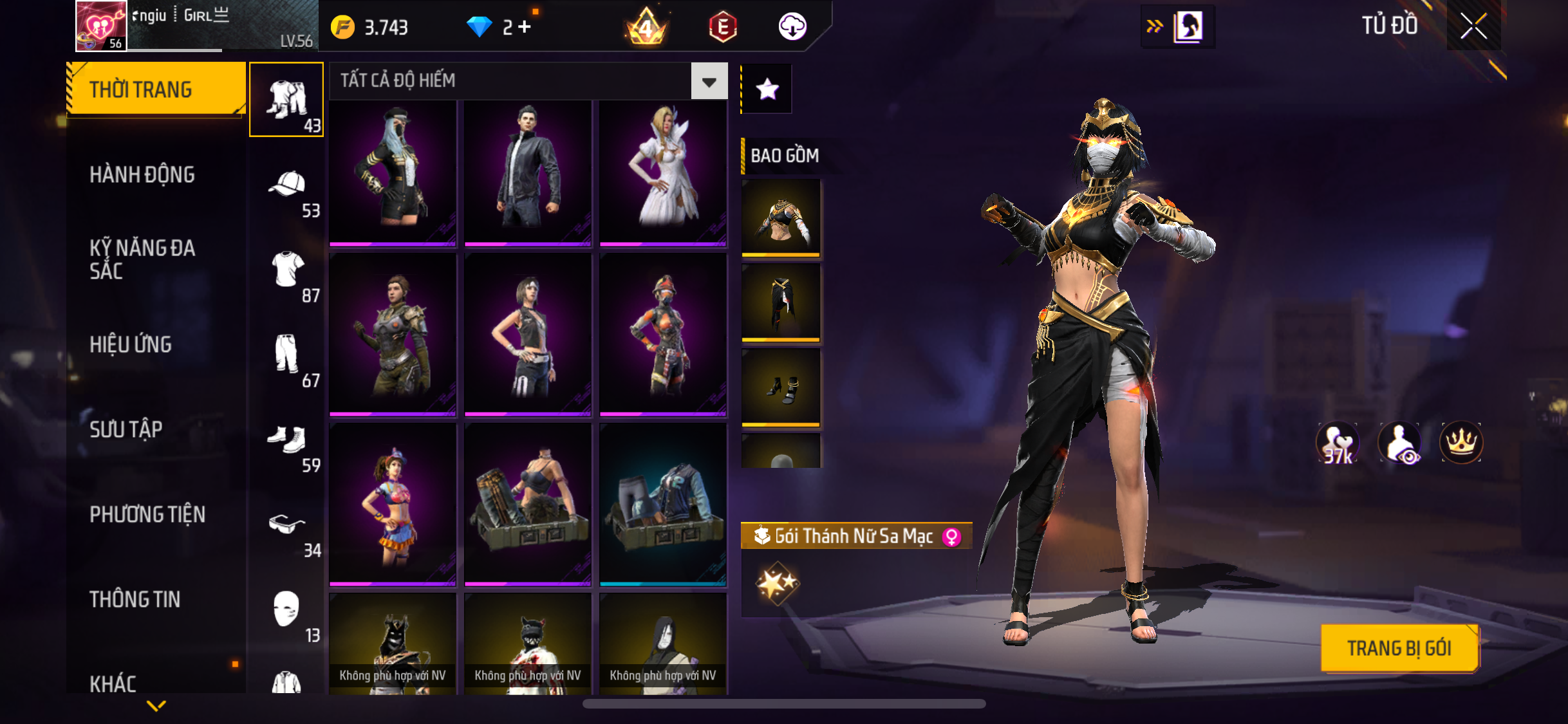
Task: Open the pants category with 67 items
Action: click(287, 358)
